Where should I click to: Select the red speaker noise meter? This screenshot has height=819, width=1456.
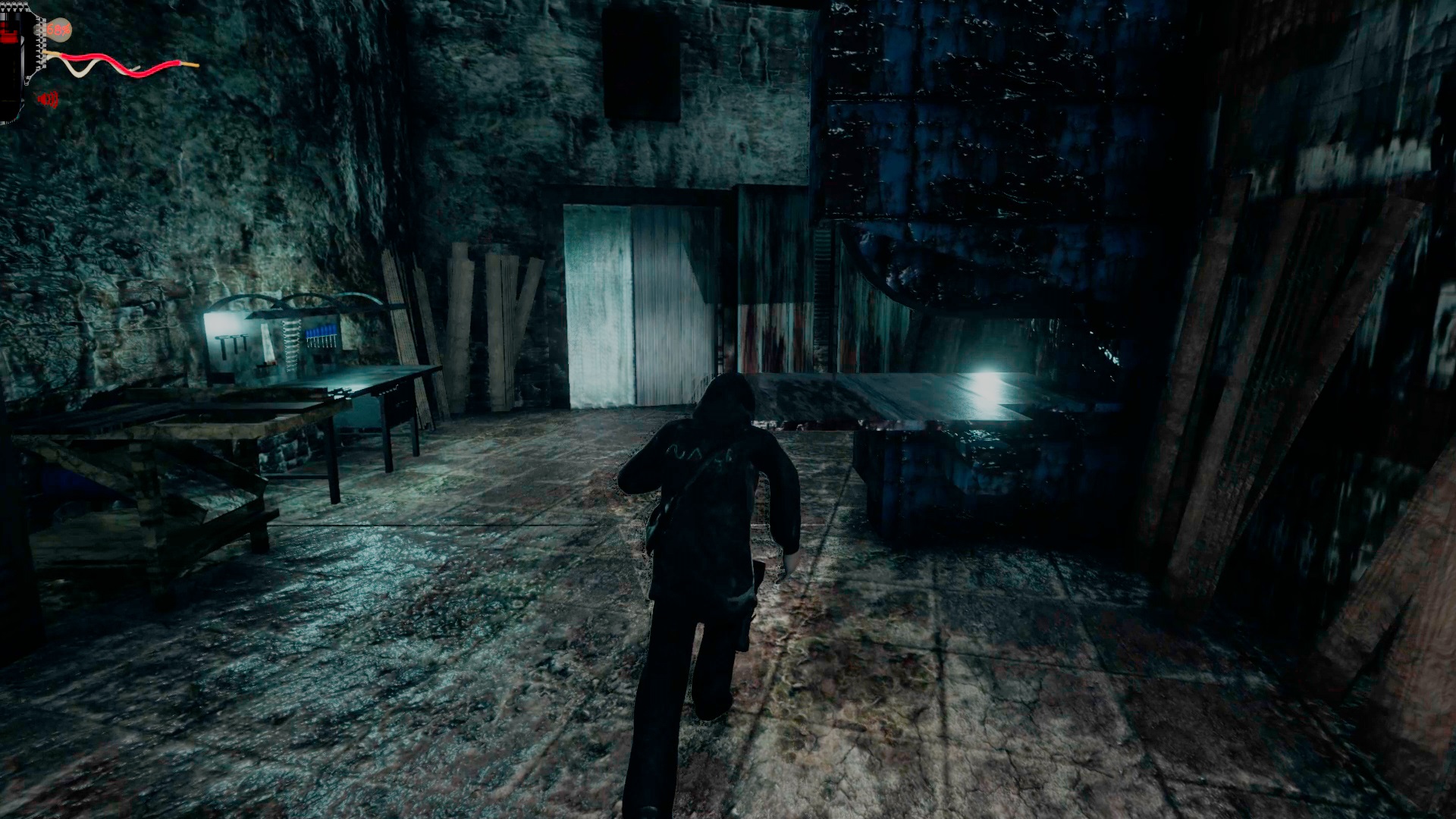point(48,99)
